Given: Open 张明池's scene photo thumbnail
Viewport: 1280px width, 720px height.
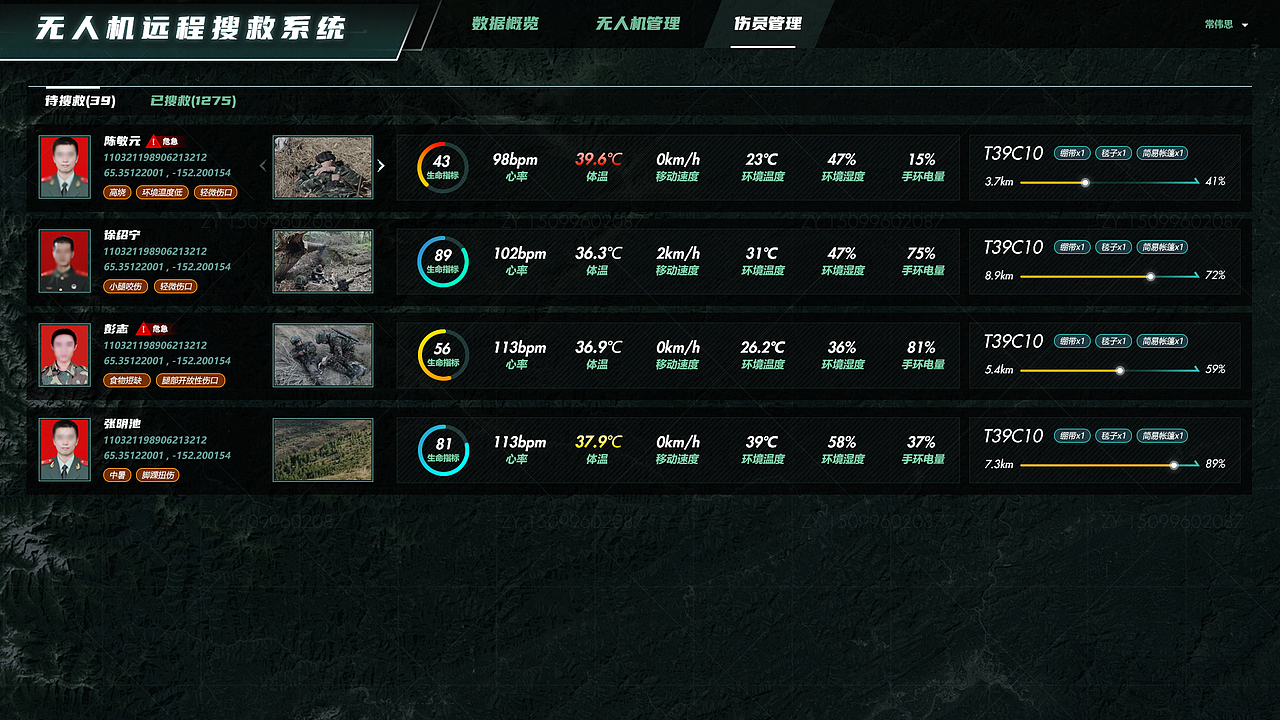Looking at the screenshot, I should pos(322,449).
